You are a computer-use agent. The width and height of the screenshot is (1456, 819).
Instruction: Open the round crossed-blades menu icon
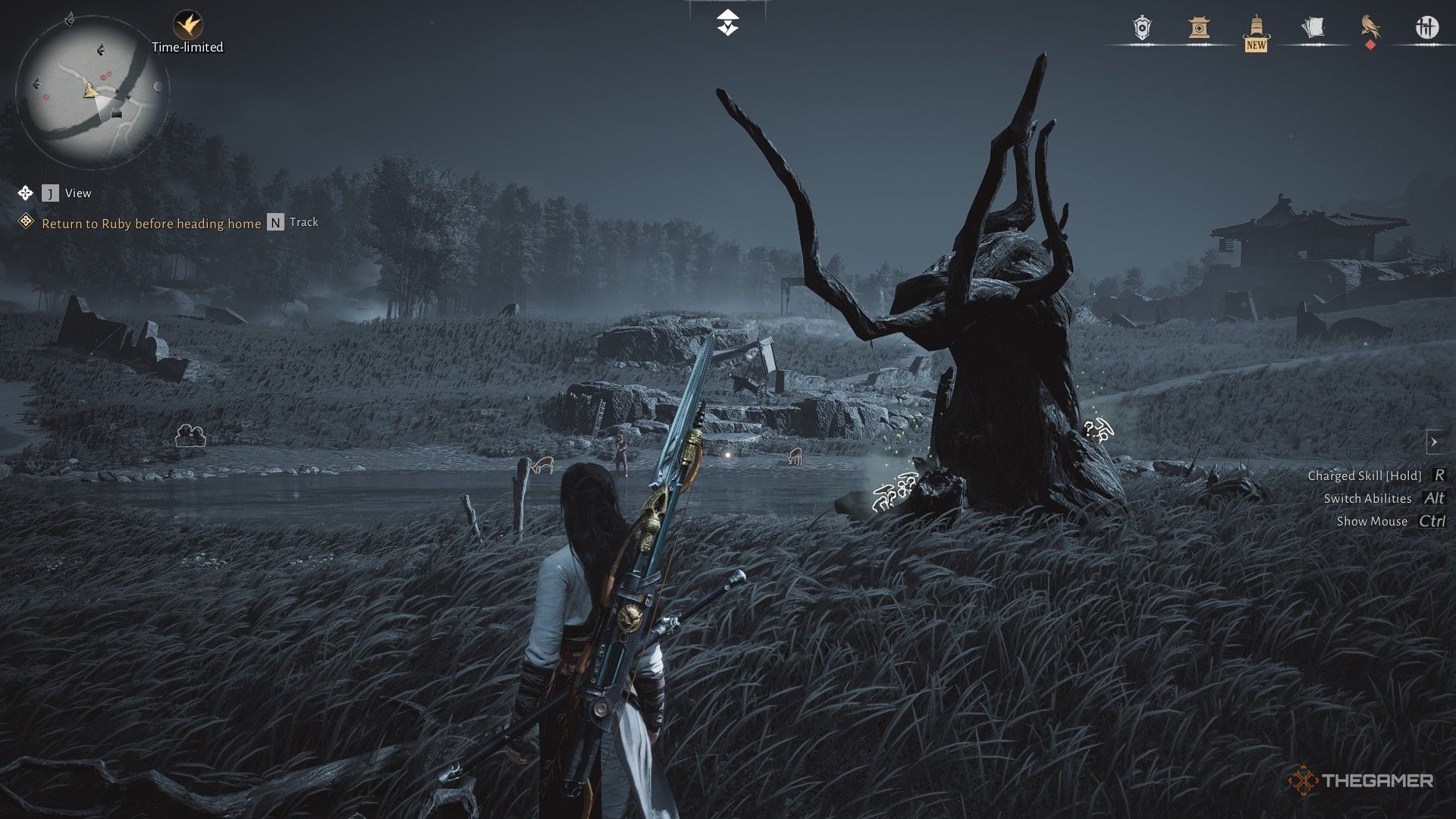point(1426,28)
